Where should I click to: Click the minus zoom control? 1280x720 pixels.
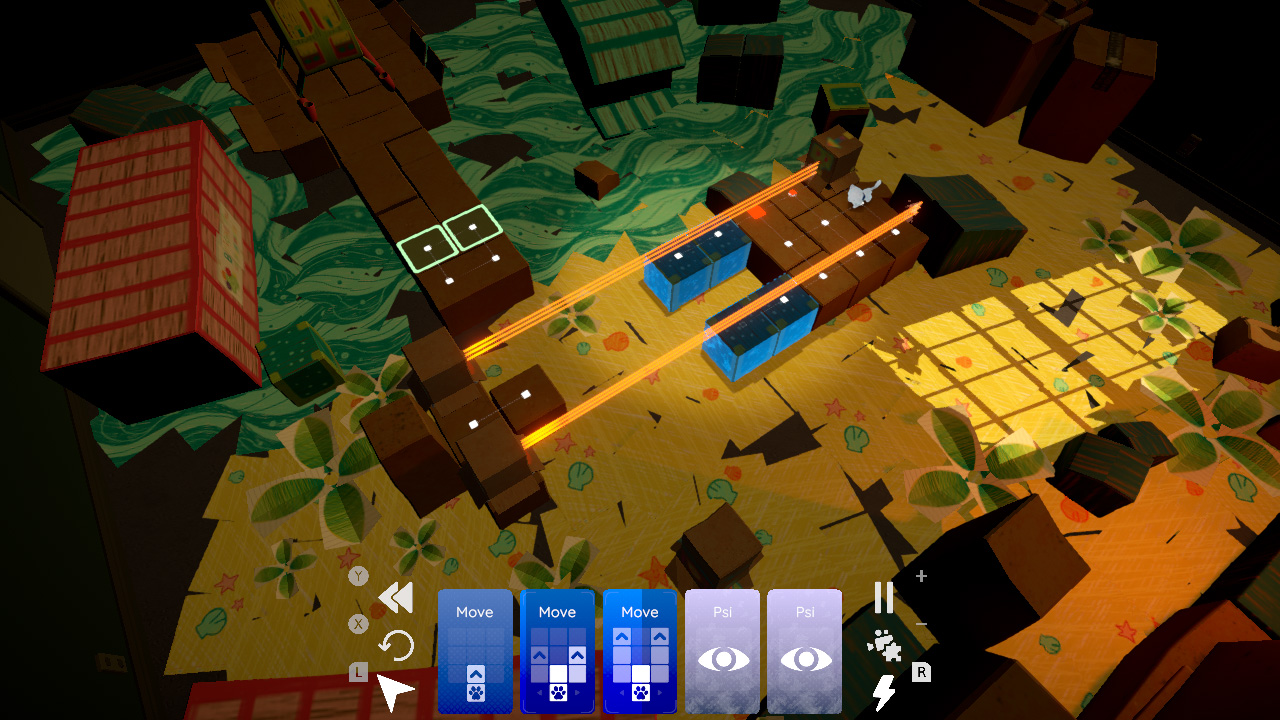(x=921, y=623)
